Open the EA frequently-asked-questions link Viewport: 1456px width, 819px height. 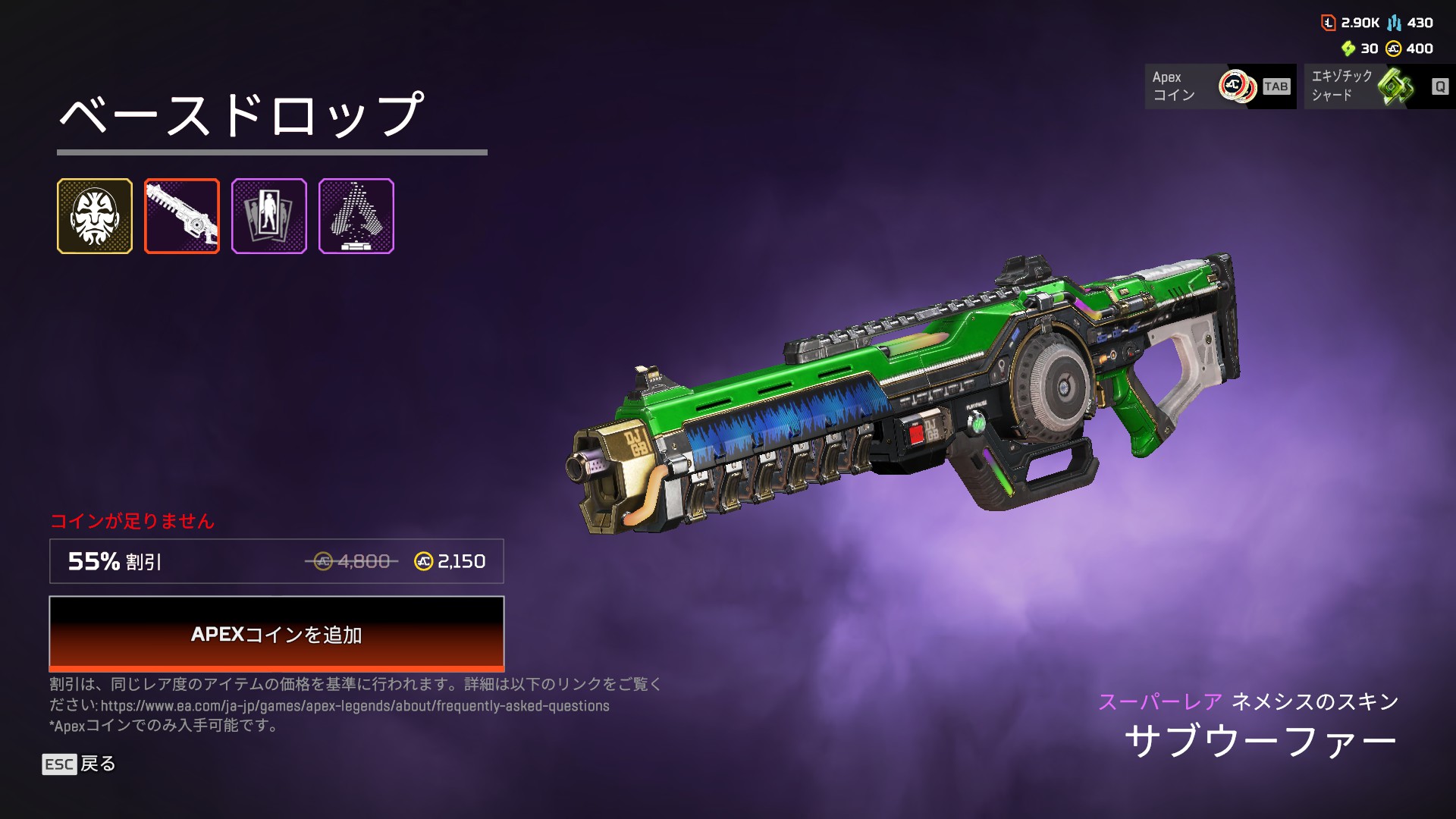point(355,706)
